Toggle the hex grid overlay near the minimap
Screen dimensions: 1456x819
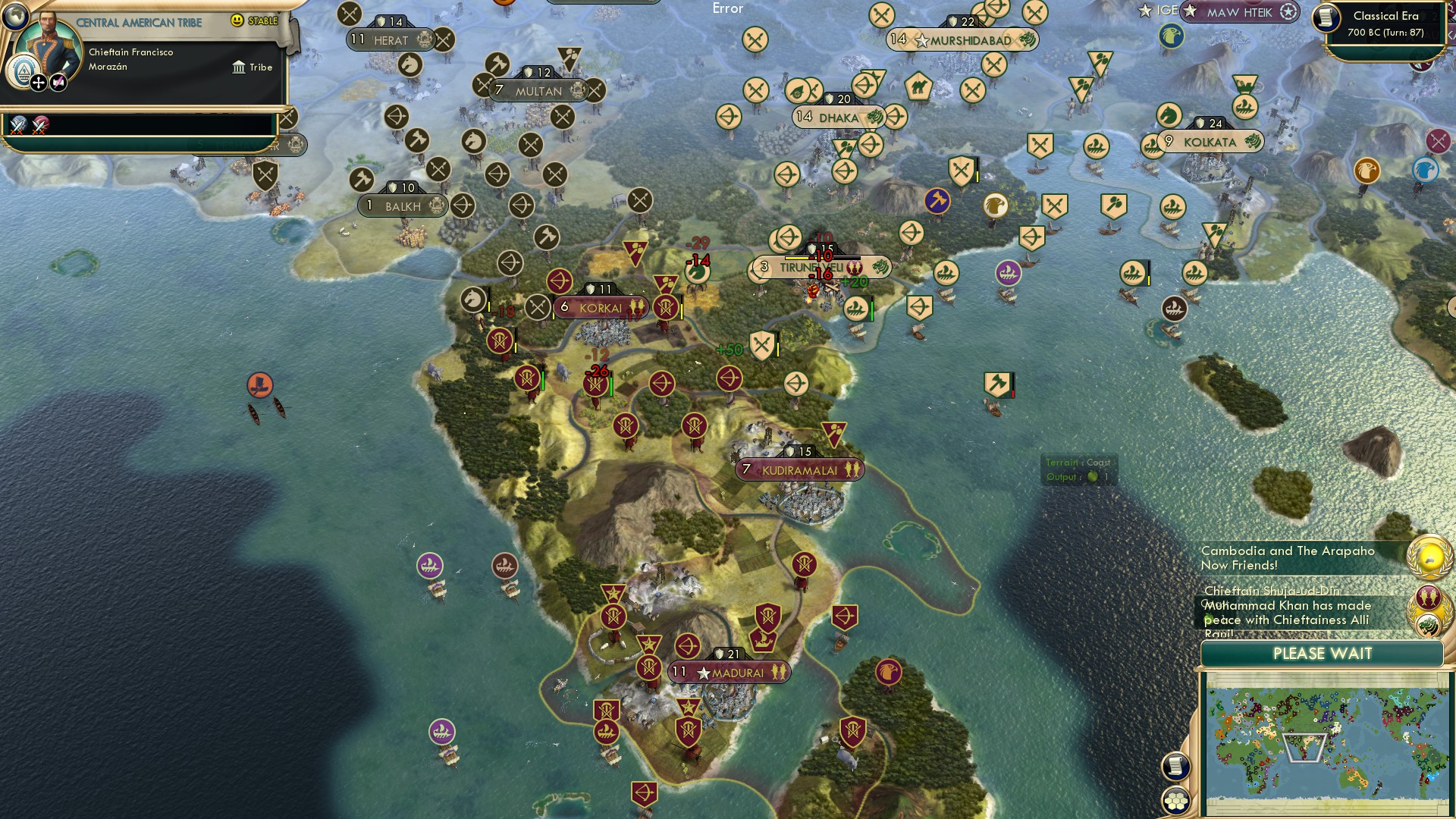1176,802
